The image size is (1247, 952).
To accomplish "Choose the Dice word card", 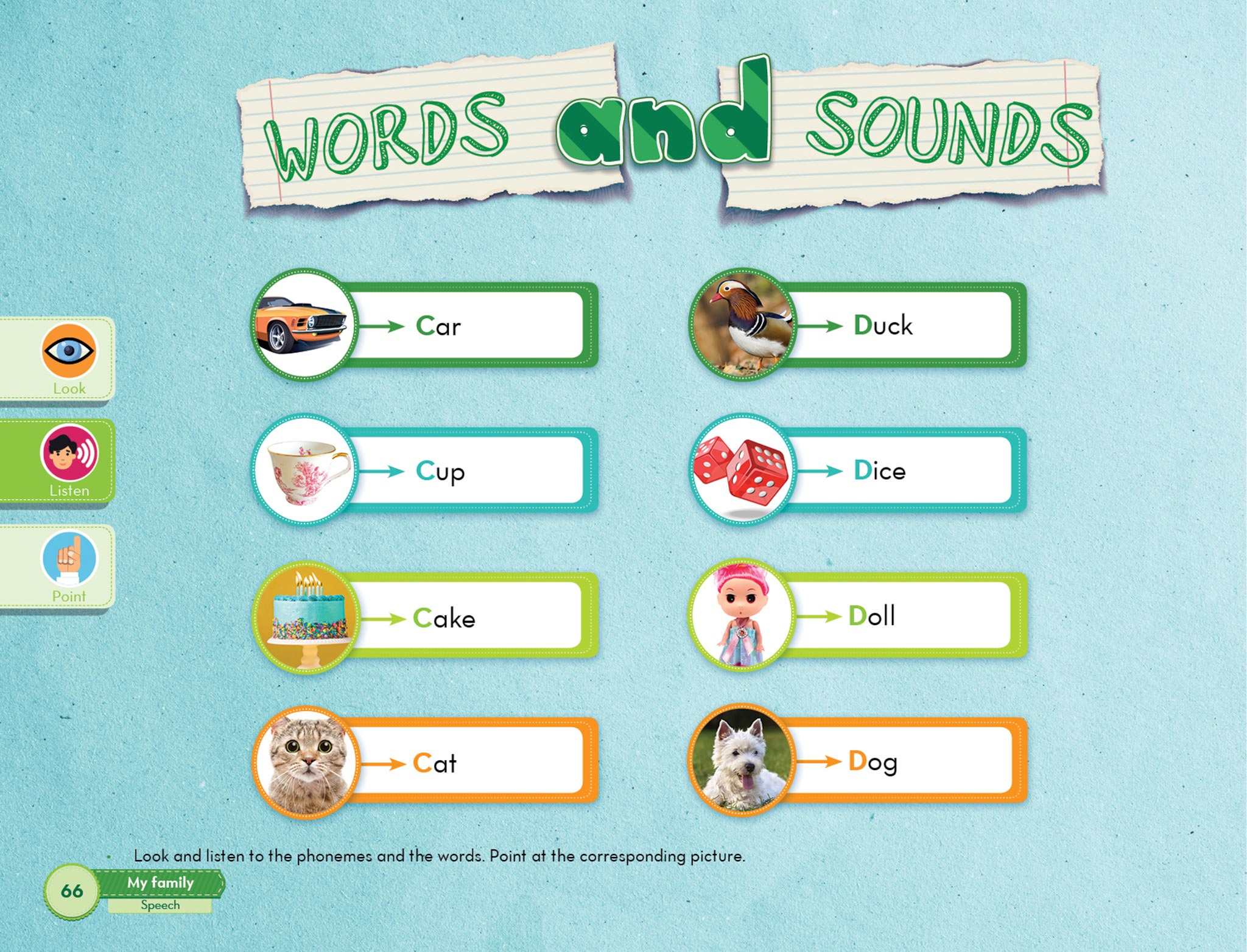I will tap(901, 471).
